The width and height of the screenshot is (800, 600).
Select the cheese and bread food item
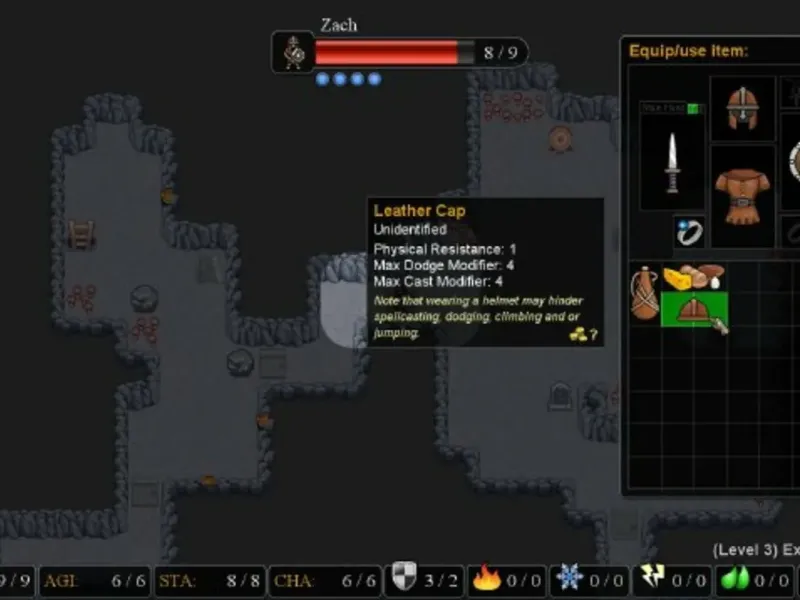pyautogui.click(x=694, y=277)
